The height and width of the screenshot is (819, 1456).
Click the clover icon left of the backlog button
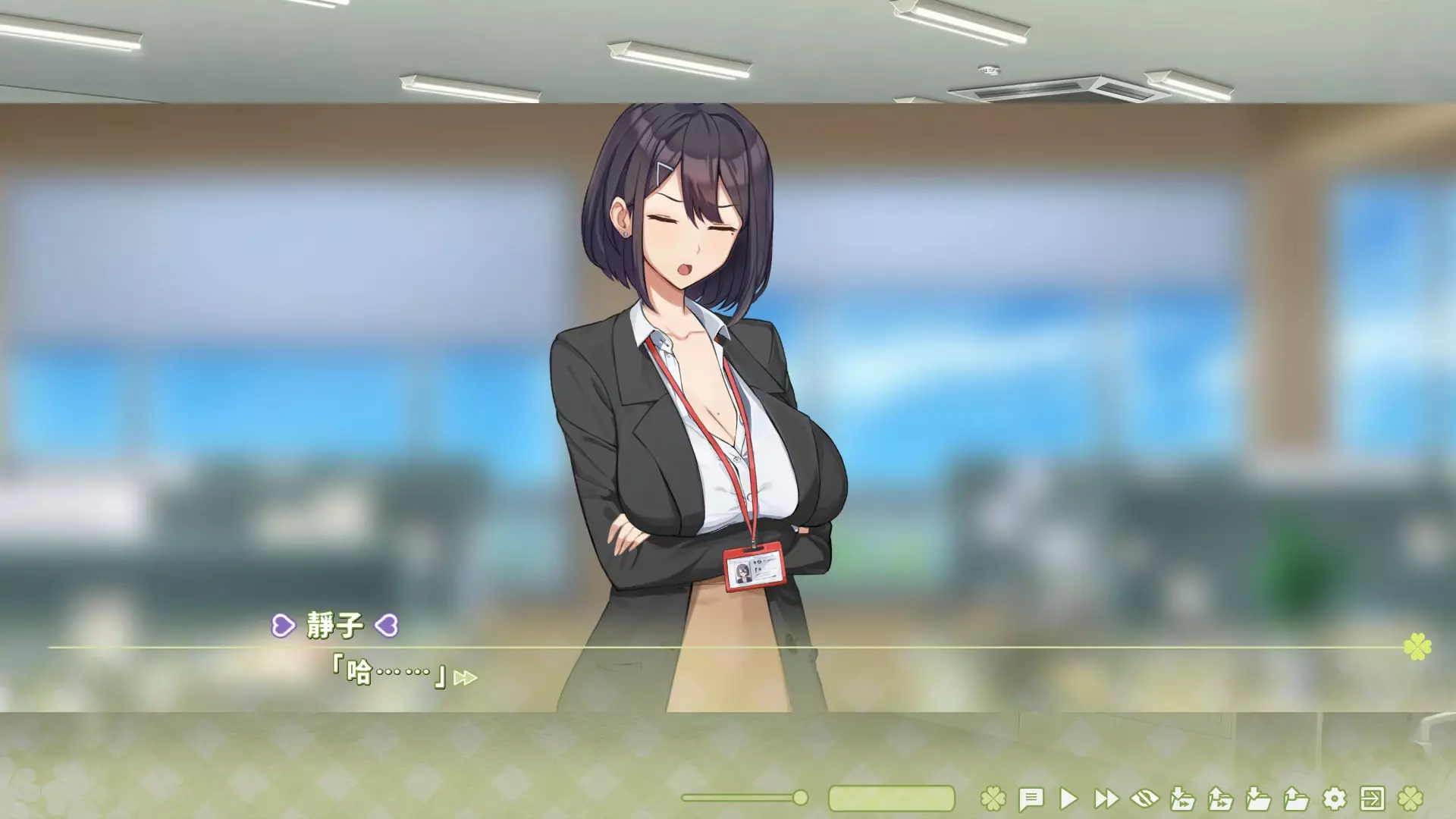click(993, 799)
